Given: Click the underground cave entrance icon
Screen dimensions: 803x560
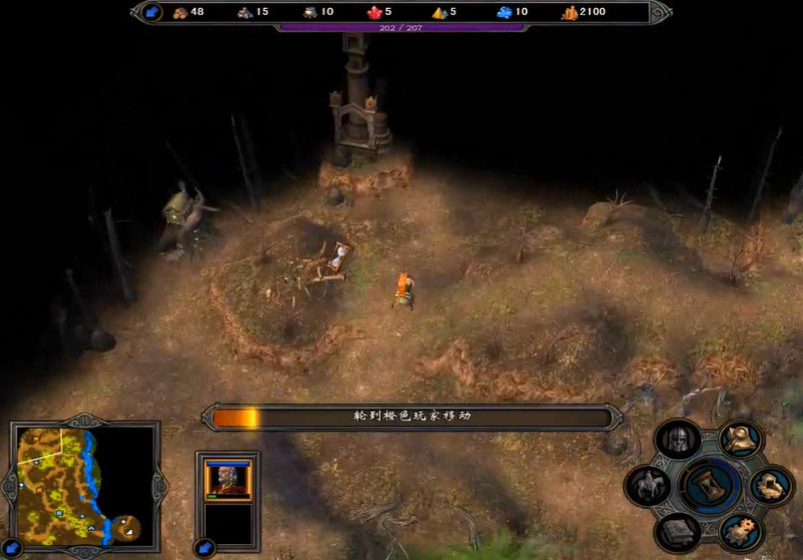Looking at the screenshot, I should point(771,487).
